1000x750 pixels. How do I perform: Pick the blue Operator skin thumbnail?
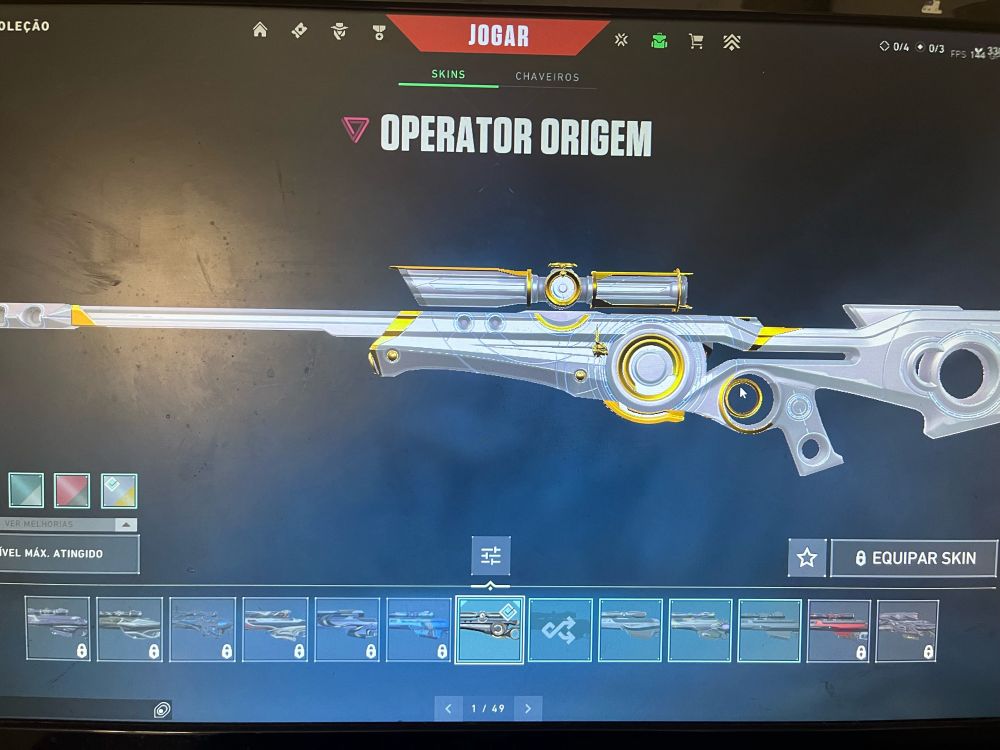[x=418, y=630]
